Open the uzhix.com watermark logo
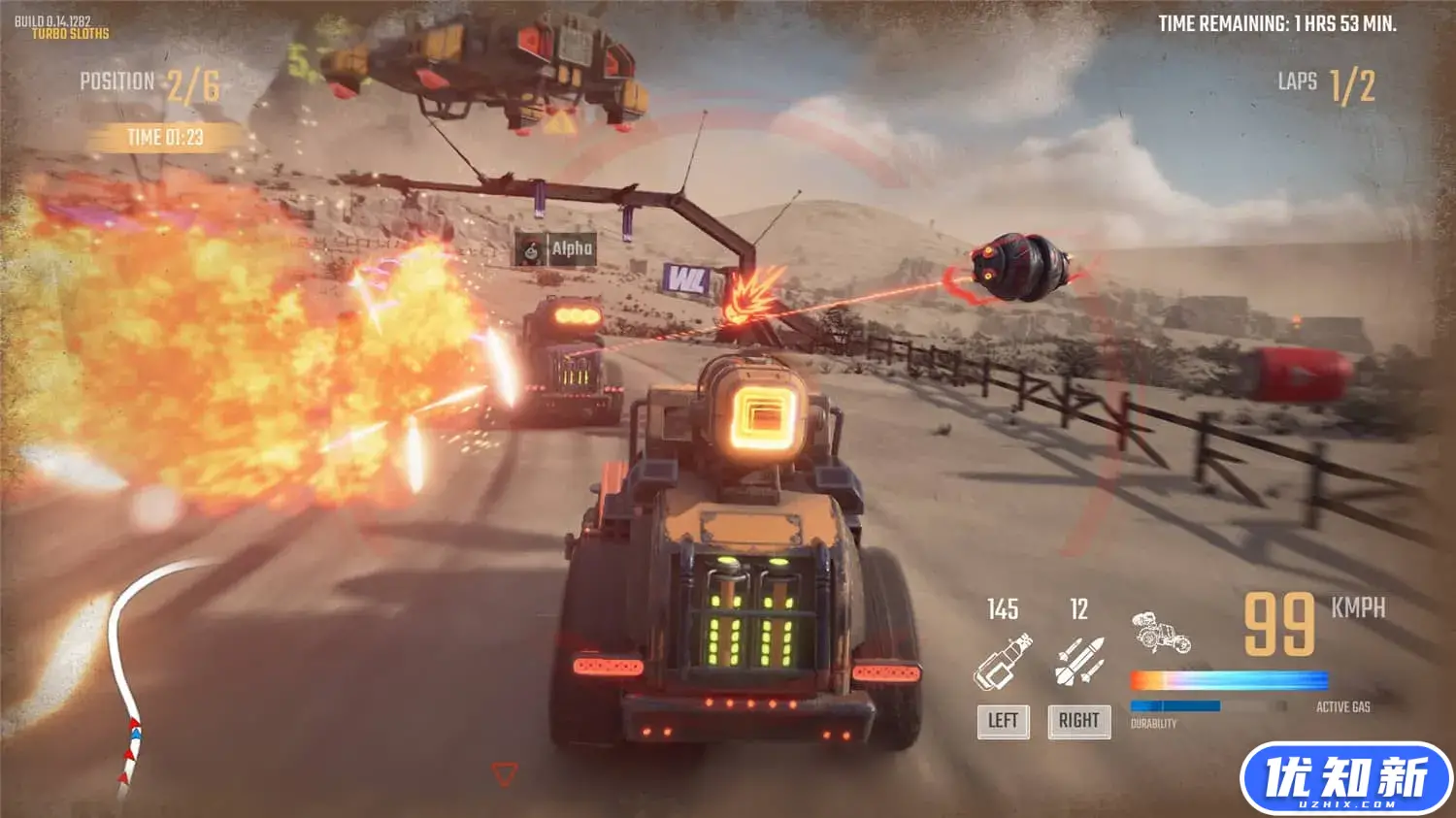 click(x=1345, y=779)
